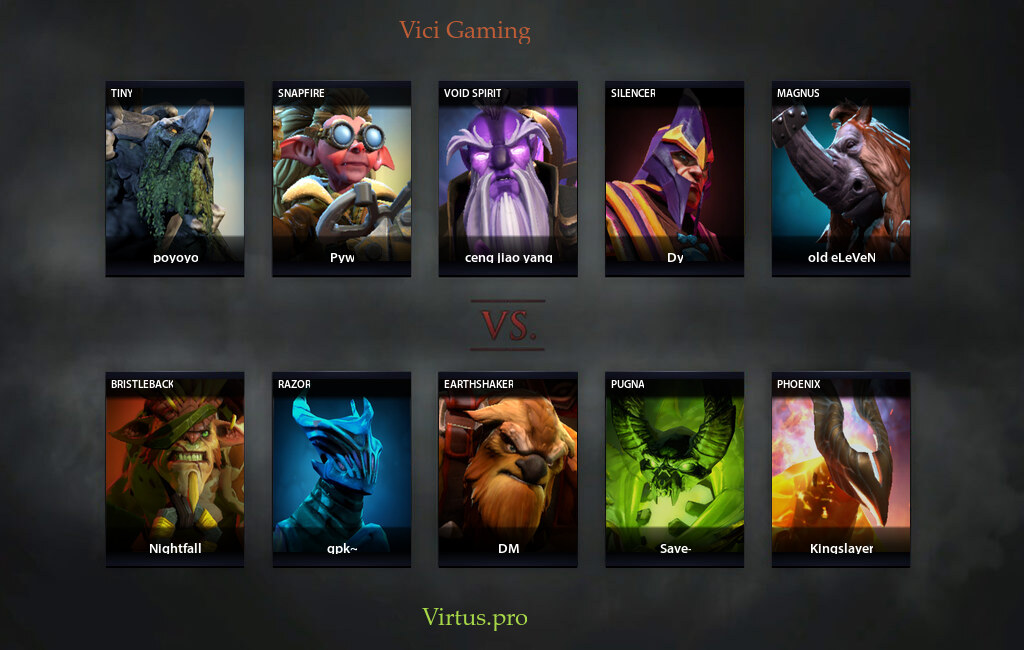
Task: Open the Pugna hero card
Action: click(675, 469)
